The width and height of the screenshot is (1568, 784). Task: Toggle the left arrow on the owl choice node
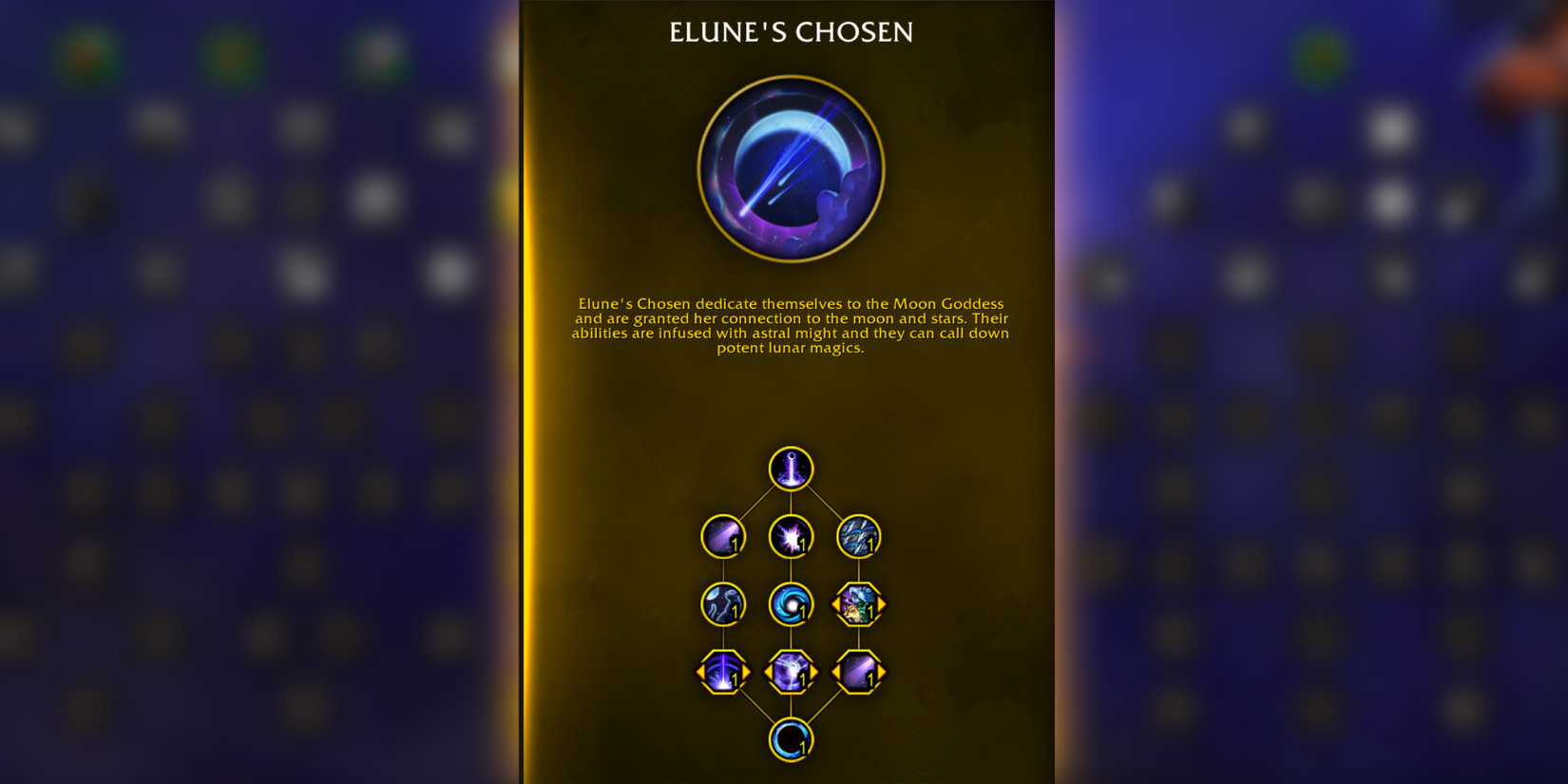click(x=836, y=603)
